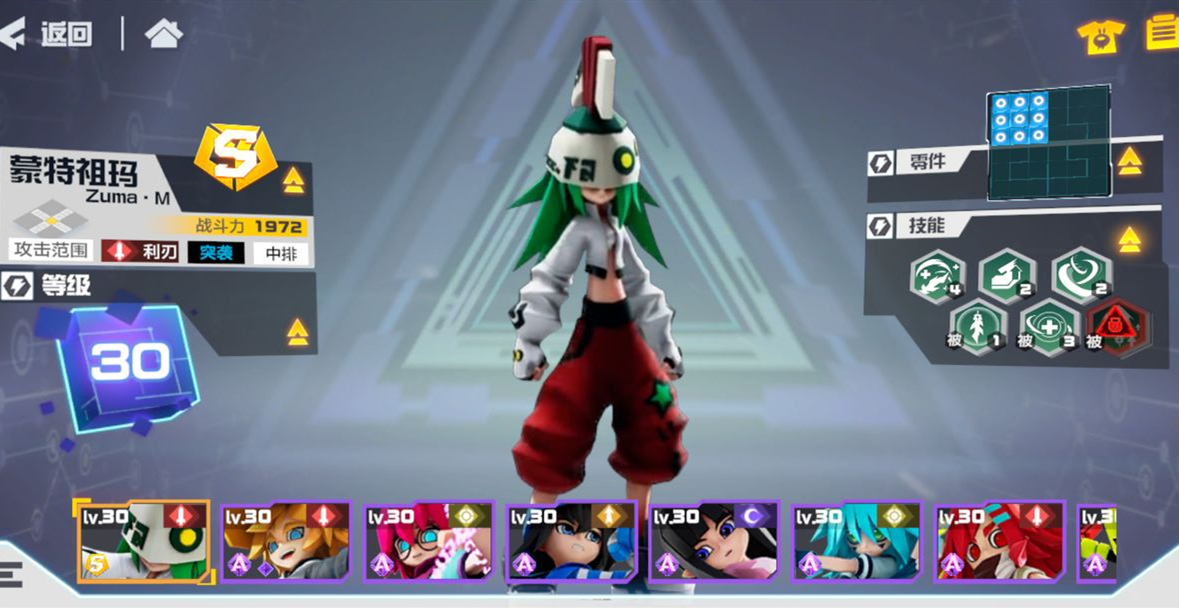
Task: Select the green-haired S-rank character portrait
Action: coord(144,542)
